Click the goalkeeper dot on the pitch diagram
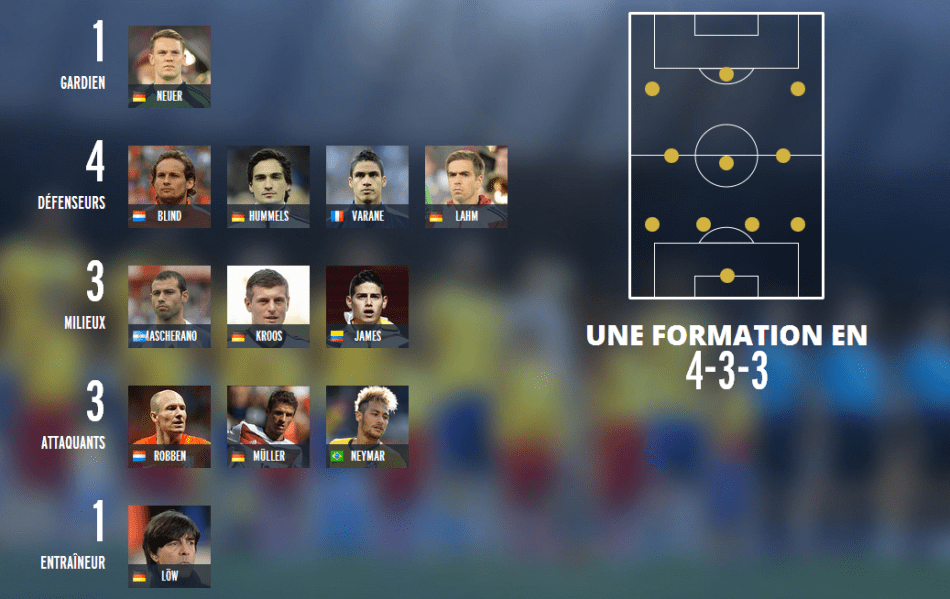950x599 pixels. pyautogui.click(x=727, y=276)
